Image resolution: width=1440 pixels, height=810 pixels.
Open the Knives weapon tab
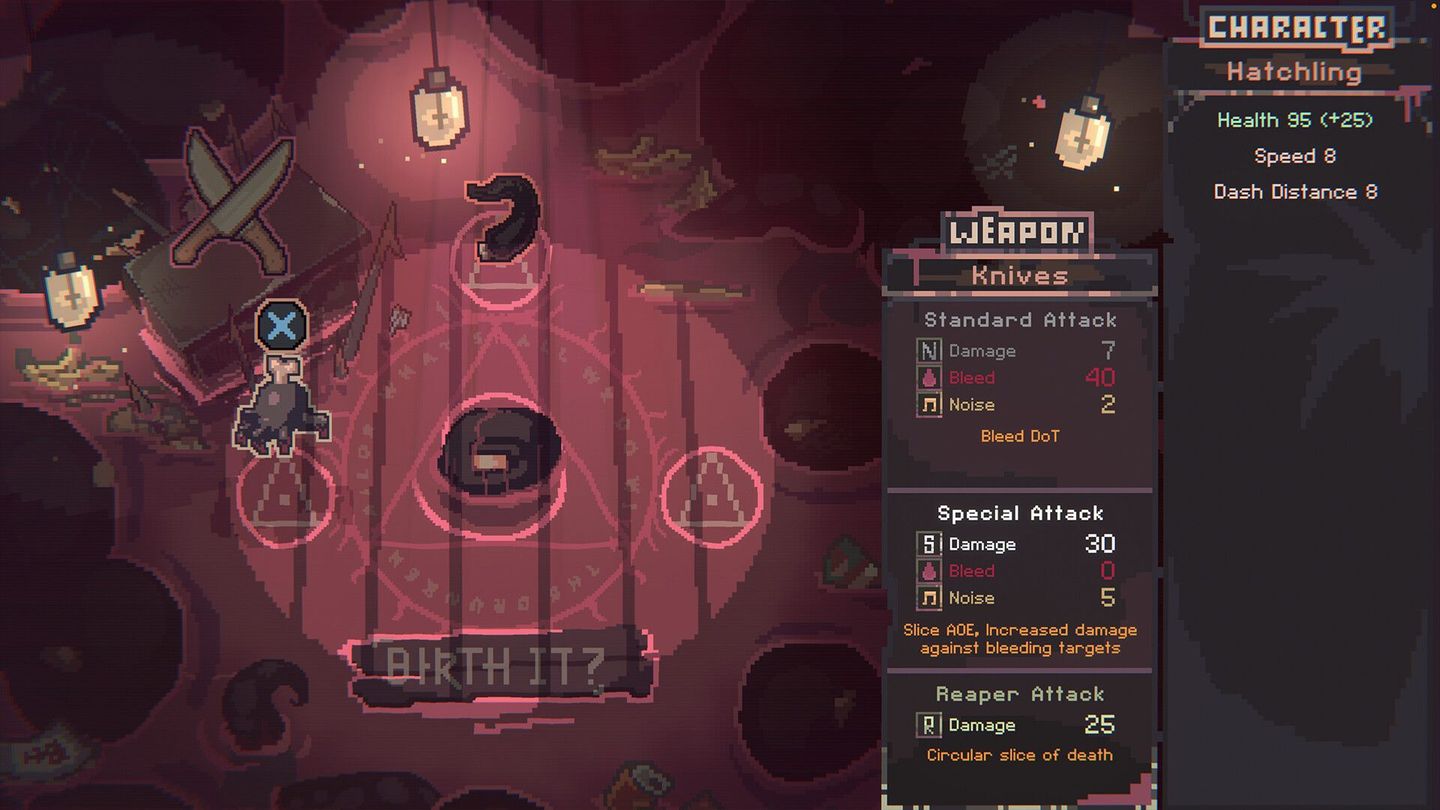(1020, 275)
